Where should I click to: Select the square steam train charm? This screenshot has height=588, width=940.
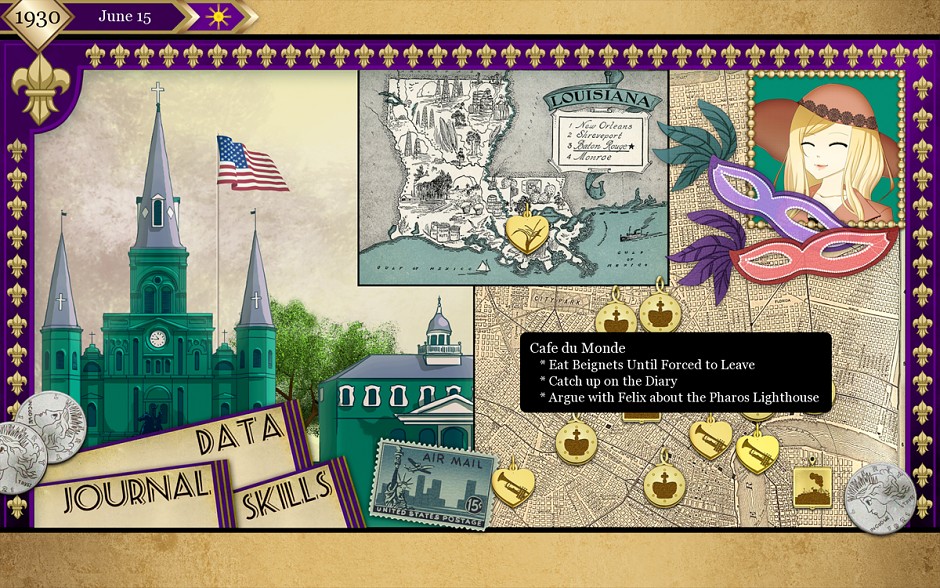point(811,486)
